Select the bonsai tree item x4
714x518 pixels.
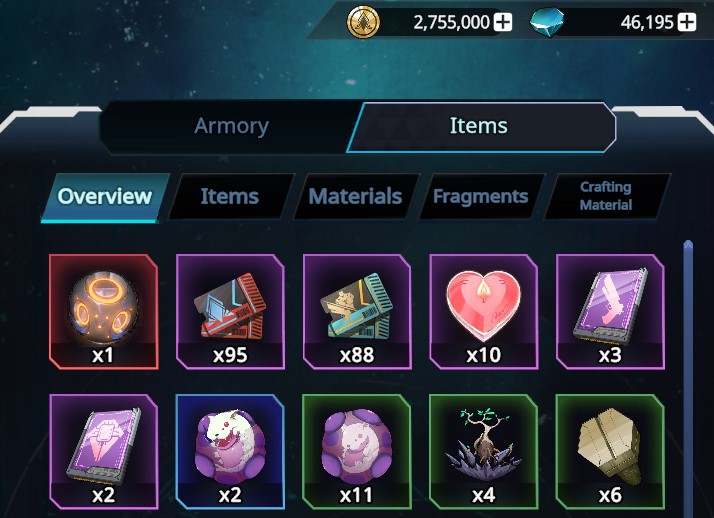483,451
